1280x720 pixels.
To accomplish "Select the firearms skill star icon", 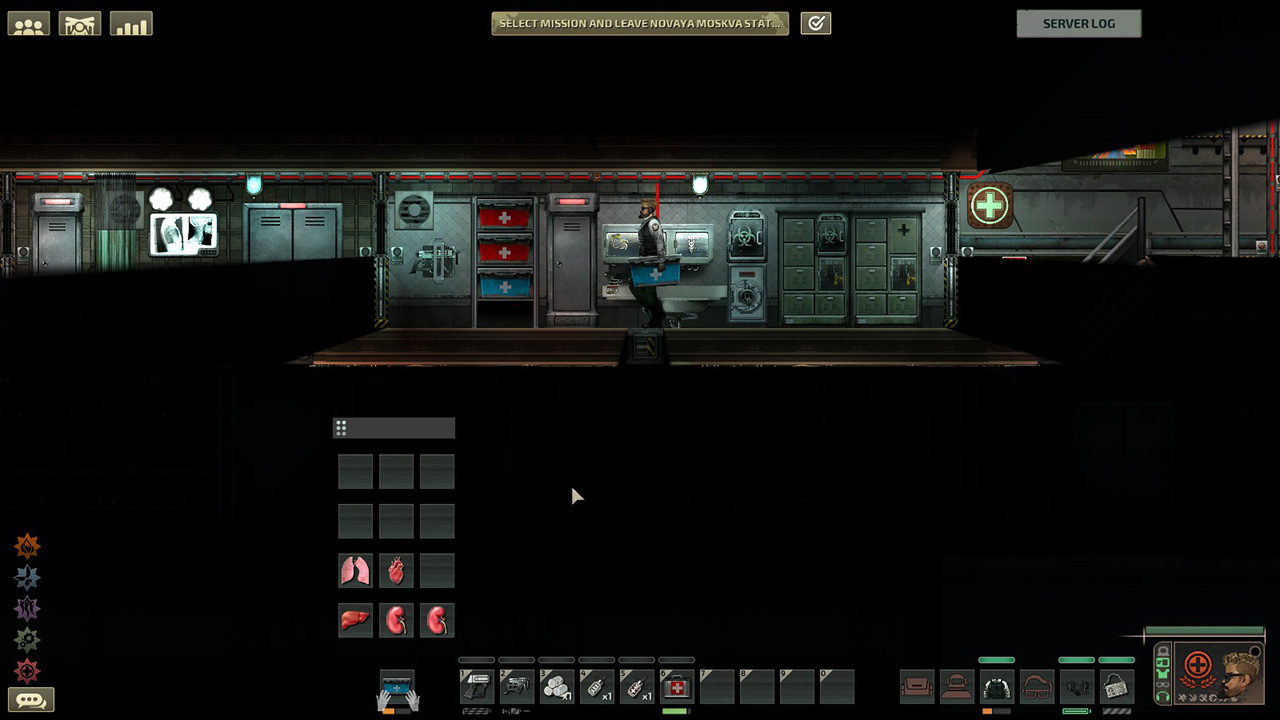I will click(27, 545).
